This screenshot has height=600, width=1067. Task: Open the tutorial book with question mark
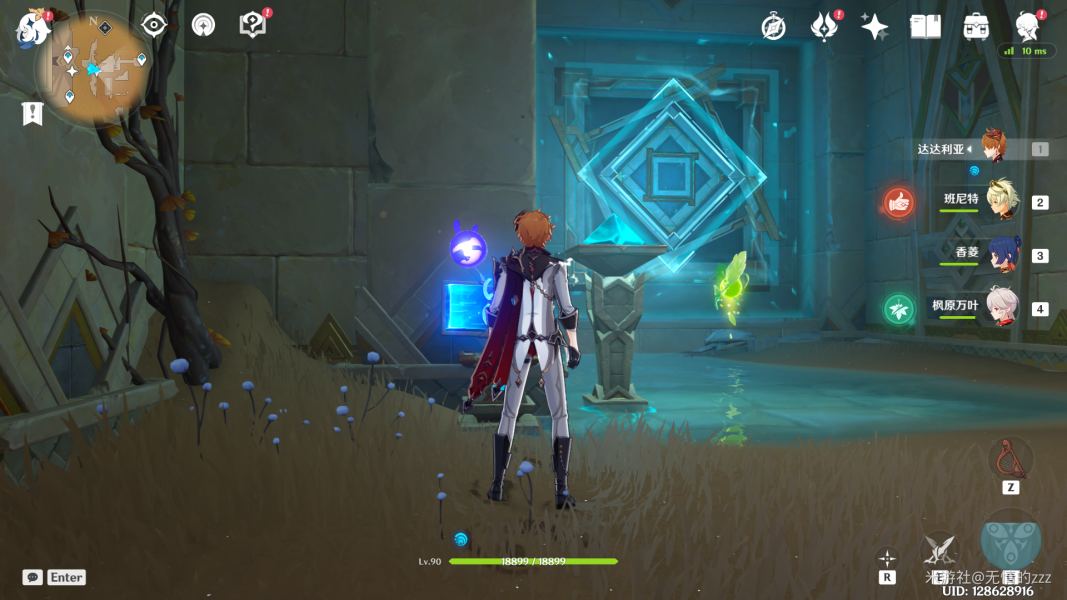click(253, 25)
